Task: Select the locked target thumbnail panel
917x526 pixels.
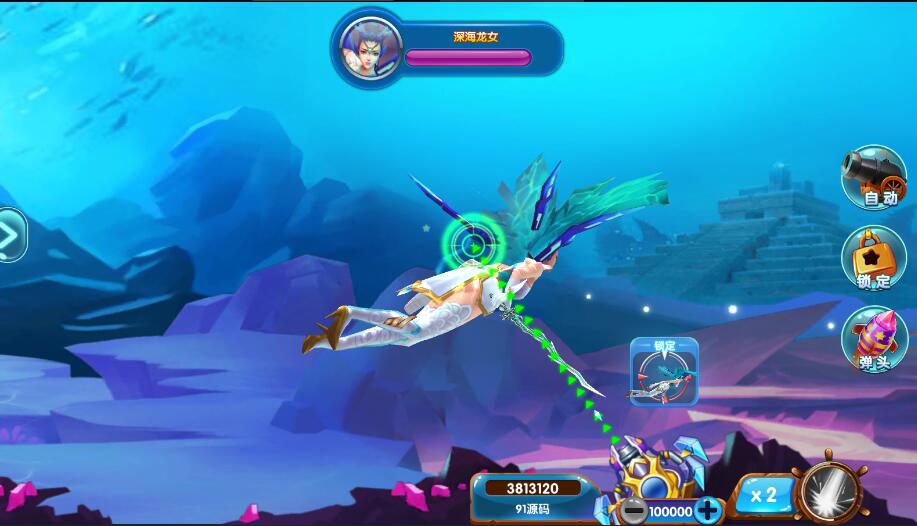Action: (x=663, y=371)
